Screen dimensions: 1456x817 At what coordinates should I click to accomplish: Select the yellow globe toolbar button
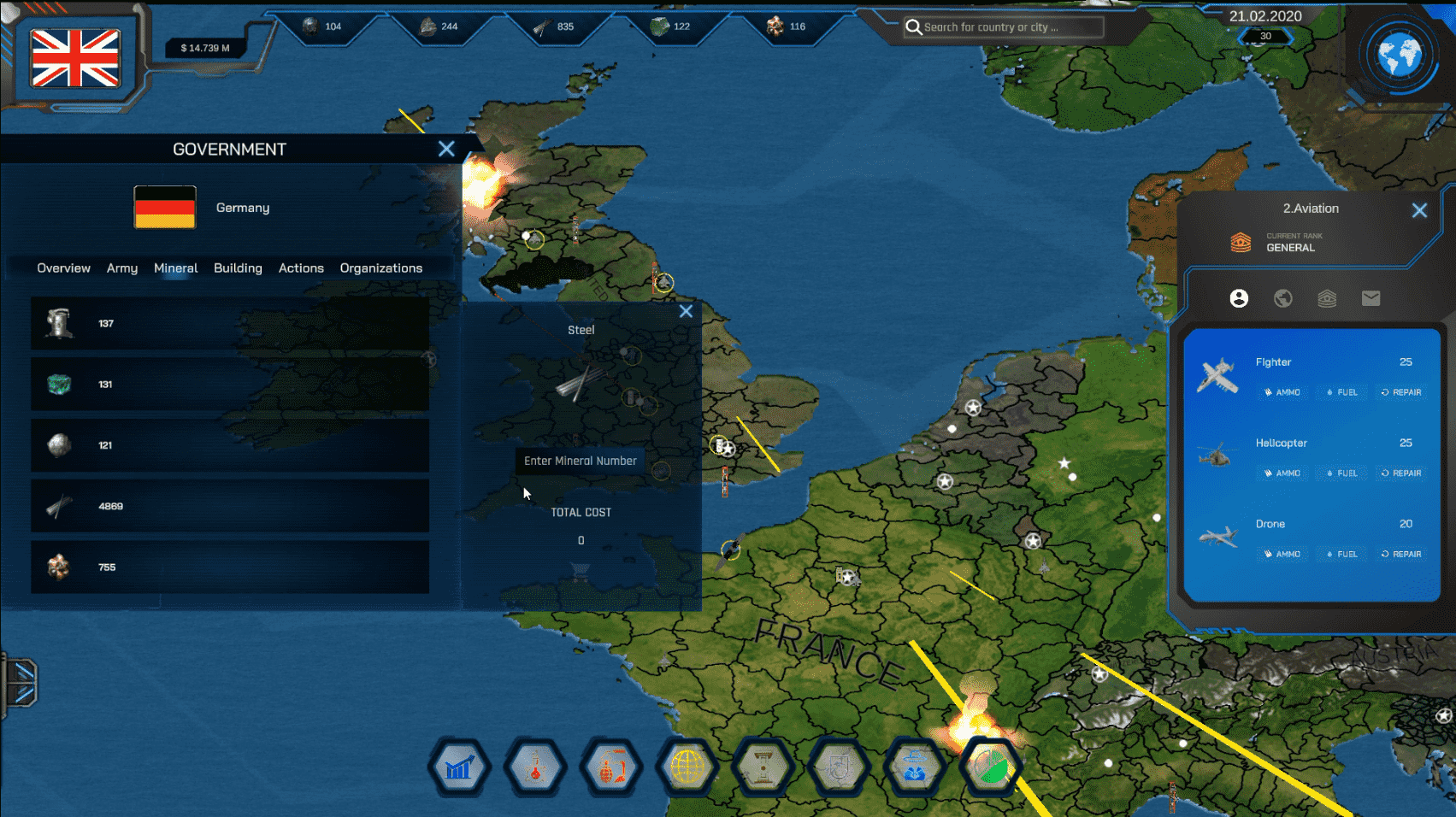(687, 768)
